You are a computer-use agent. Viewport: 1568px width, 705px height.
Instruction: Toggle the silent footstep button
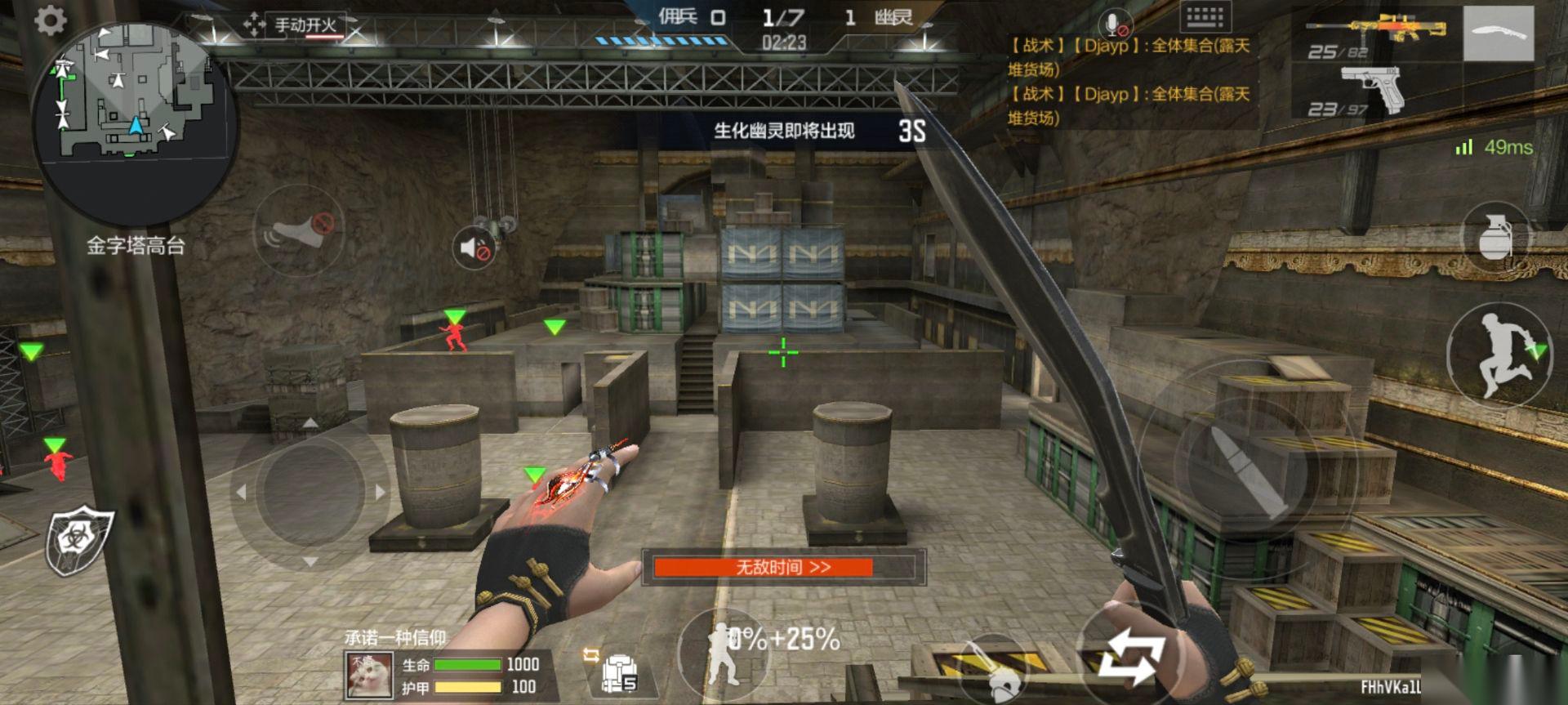click(x=298, y=231)
